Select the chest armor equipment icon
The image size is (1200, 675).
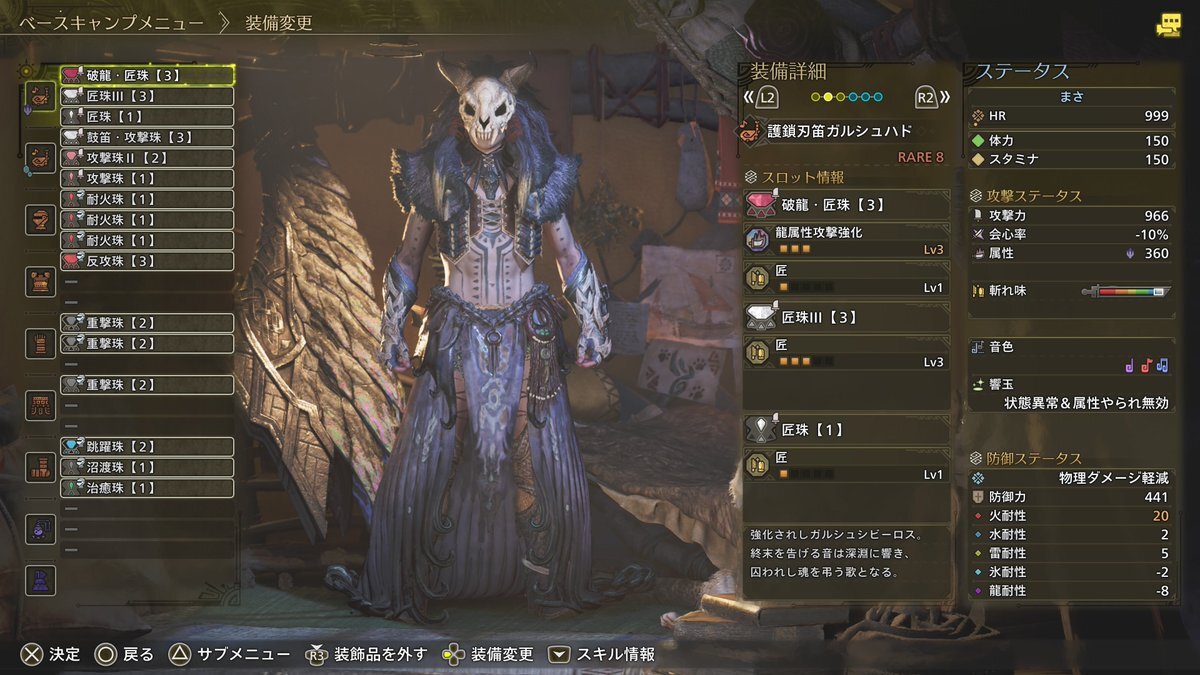point(41,281)
